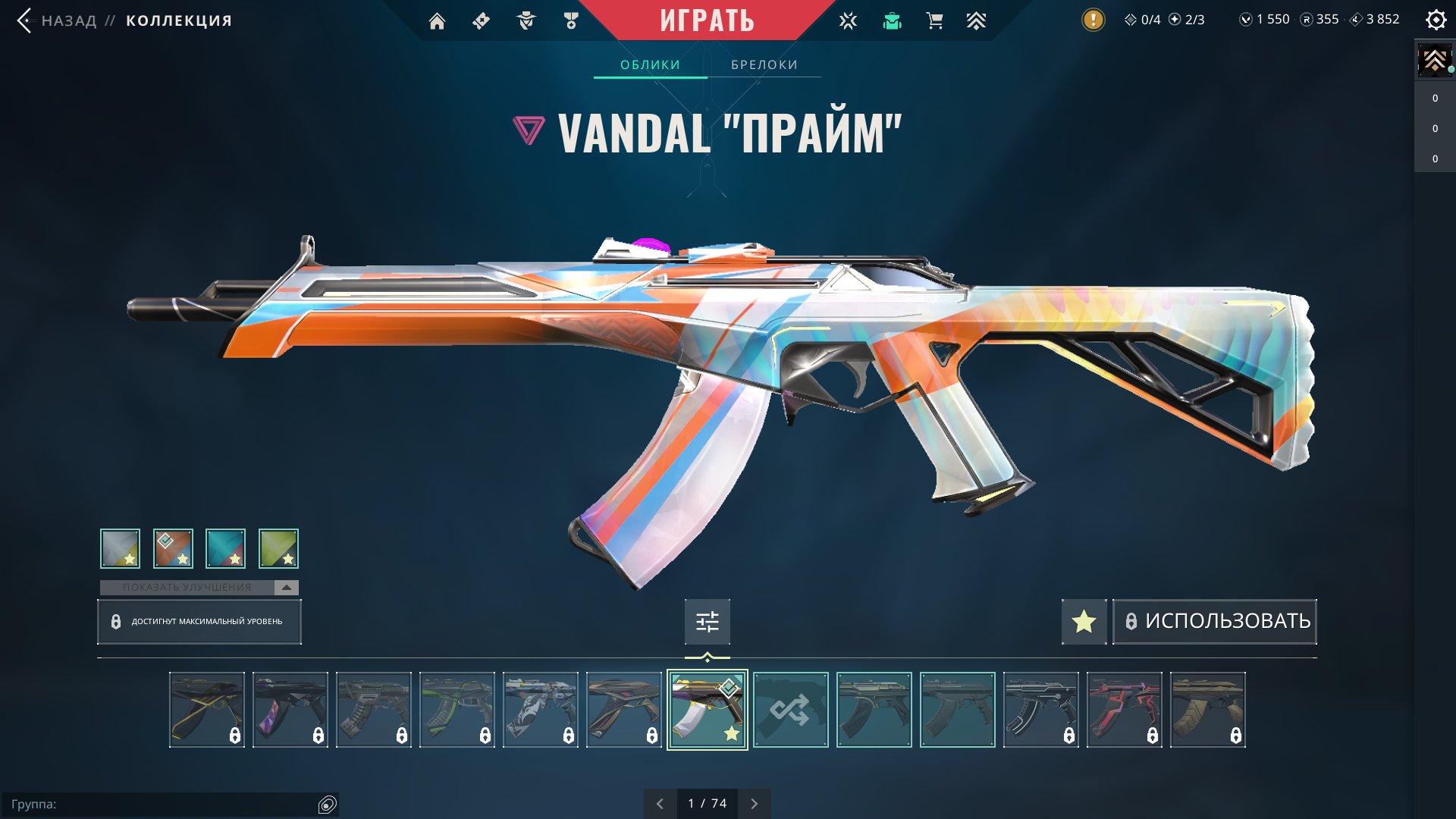
Task: Open the store cart icon
Action: (x=934, y=21)
